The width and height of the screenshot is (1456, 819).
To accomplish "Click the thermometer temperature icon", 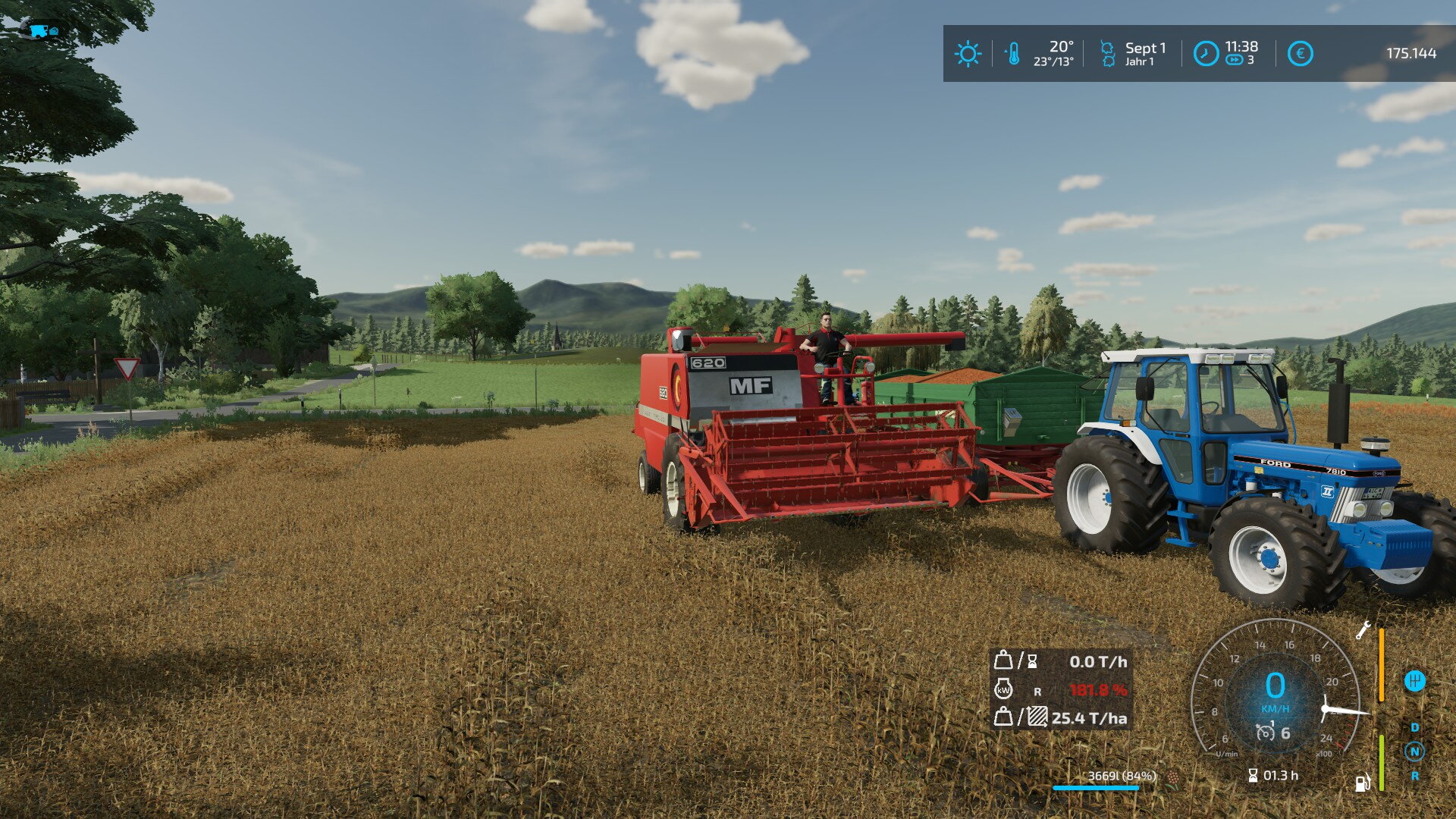I will (1012, 54).
